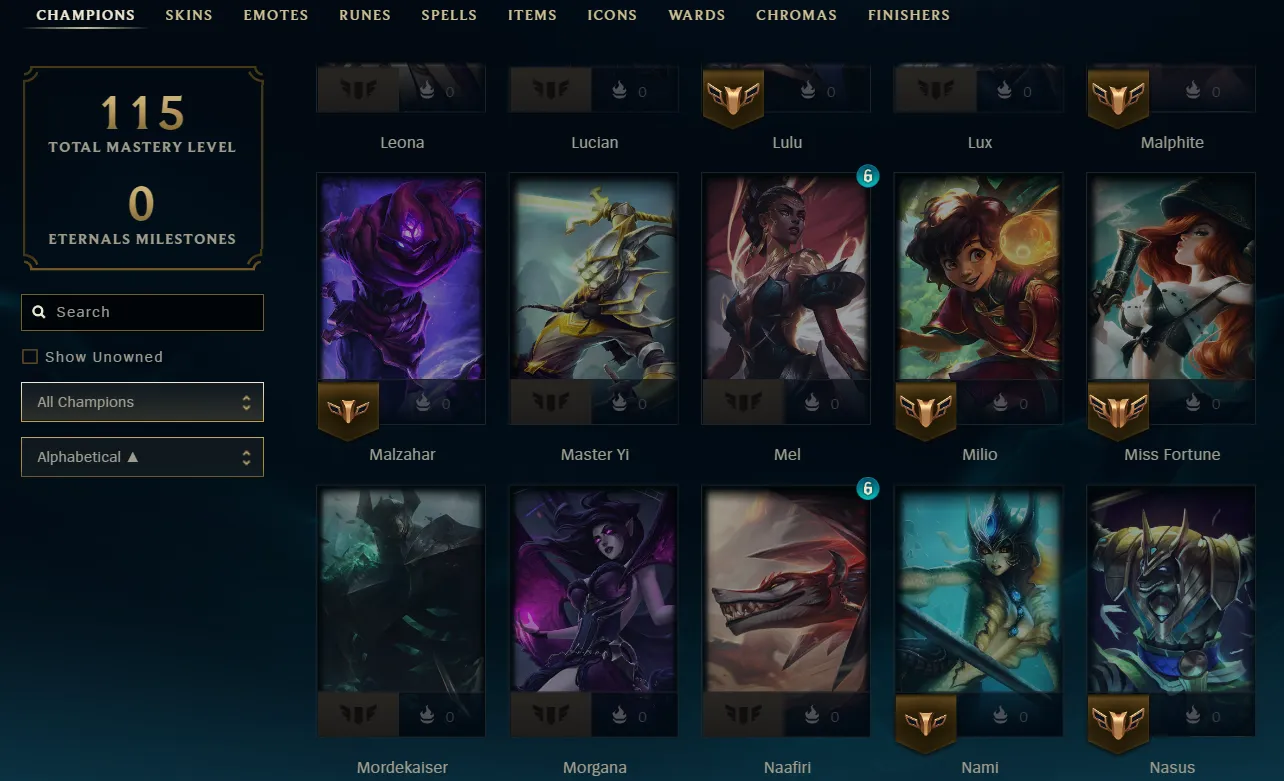The image size is (1284, 781).
Task: Choose the Naafiri champion card
Action: click(787, 590)
